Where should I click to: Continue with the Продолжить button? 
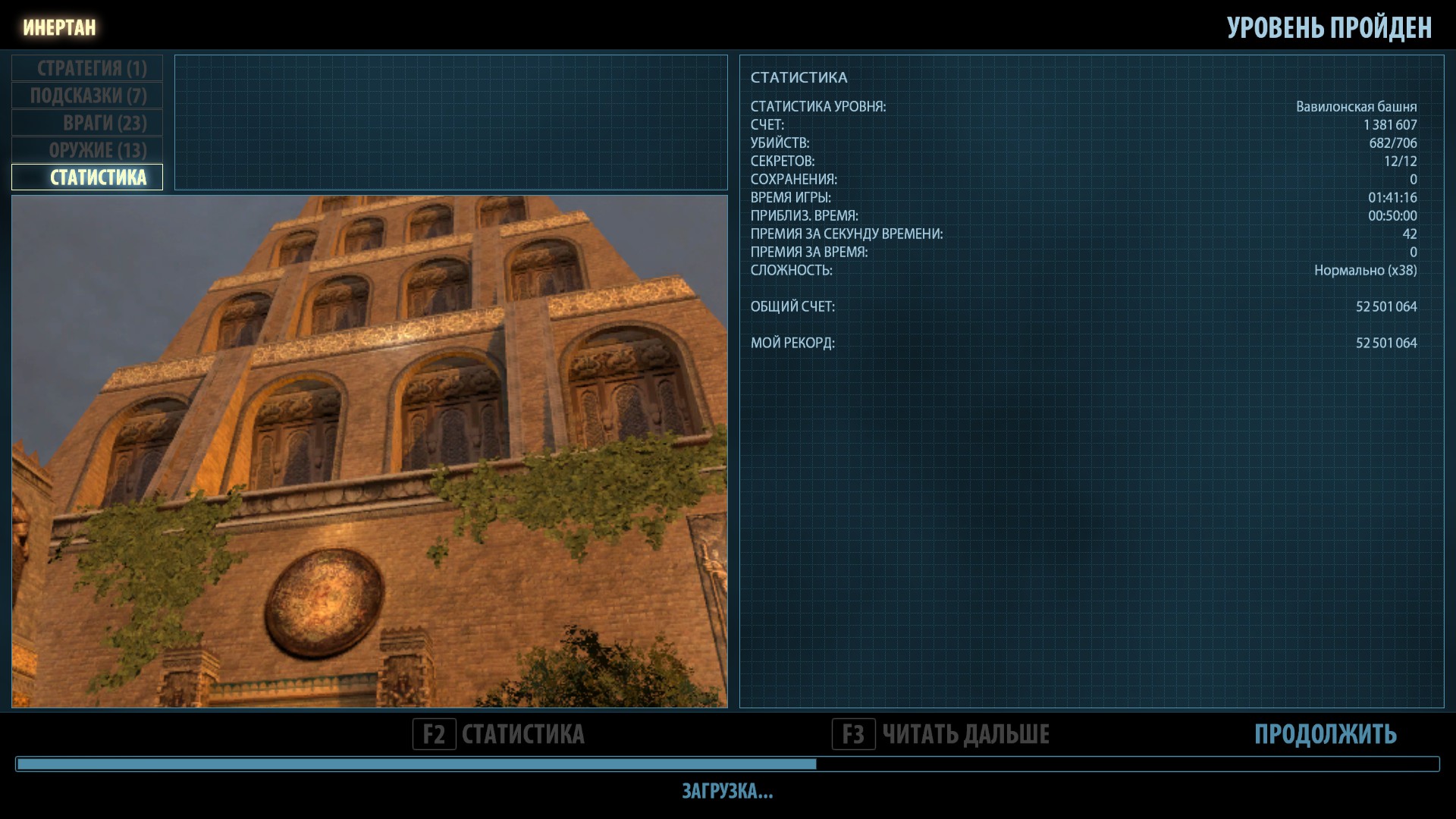click(1325, 734)
